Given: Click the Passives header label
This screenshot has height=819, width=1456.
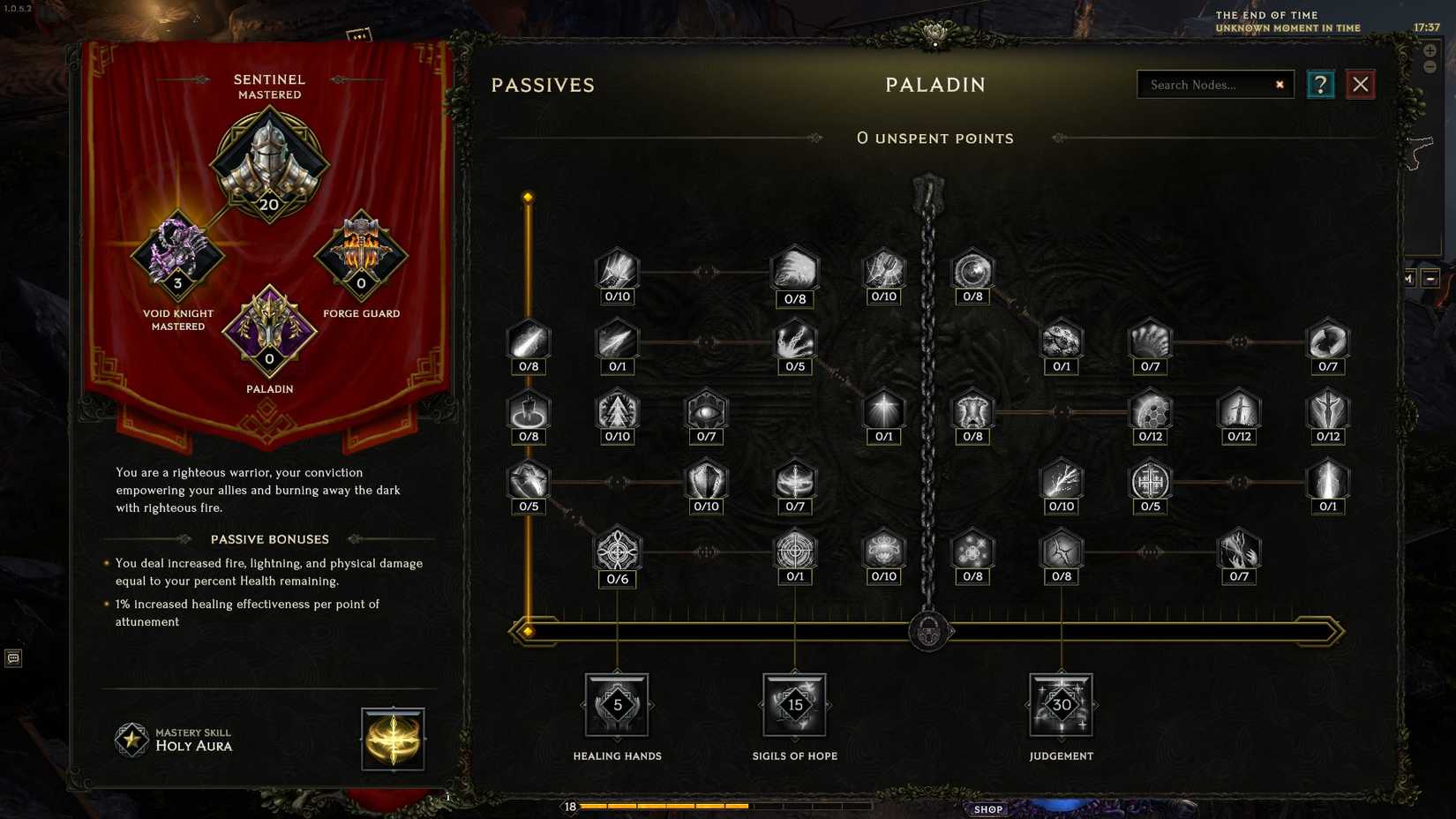Looking at the screenshot, I should click(x=543, y=85).
